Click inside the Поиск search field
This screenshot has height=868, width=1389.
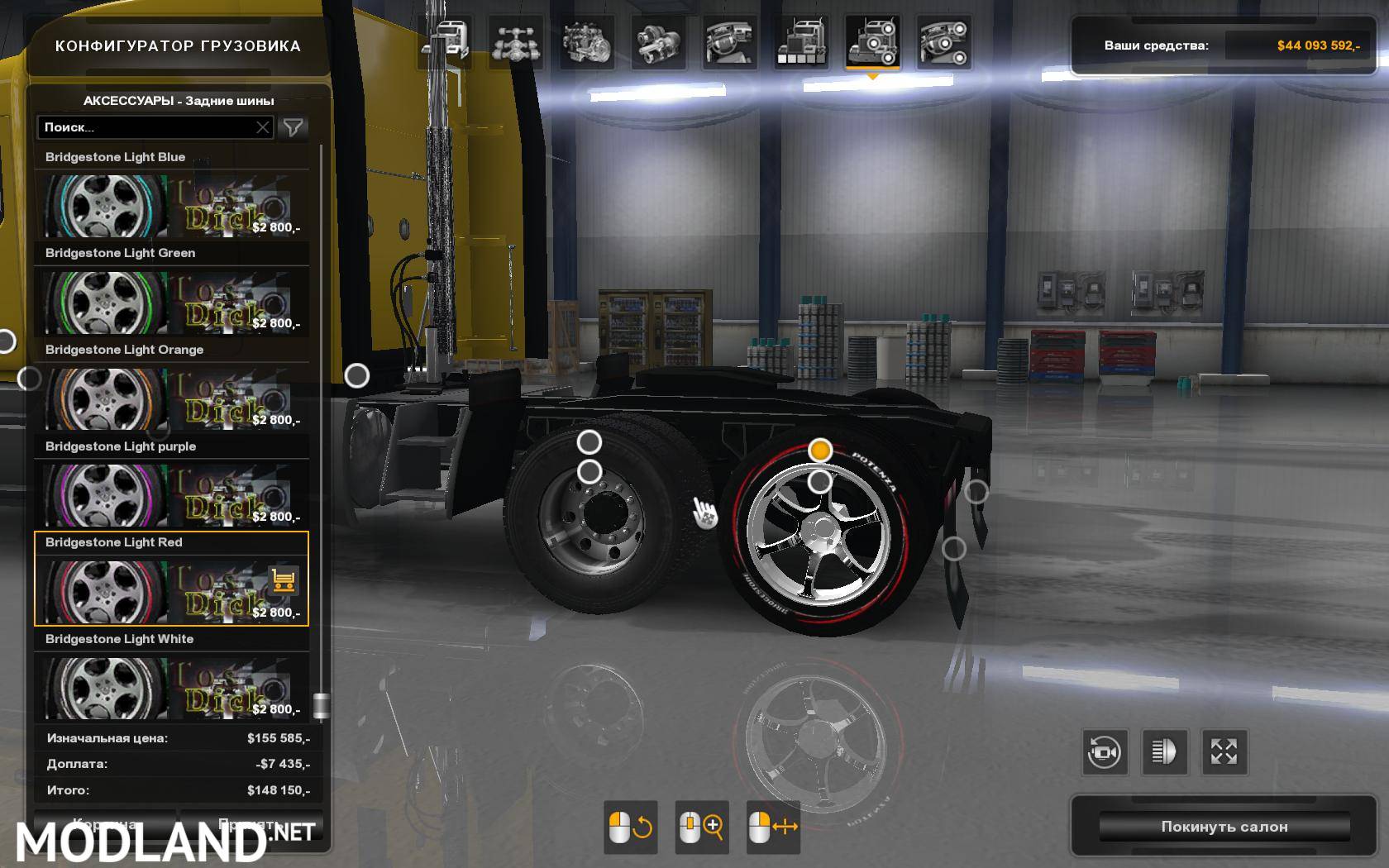149,127
